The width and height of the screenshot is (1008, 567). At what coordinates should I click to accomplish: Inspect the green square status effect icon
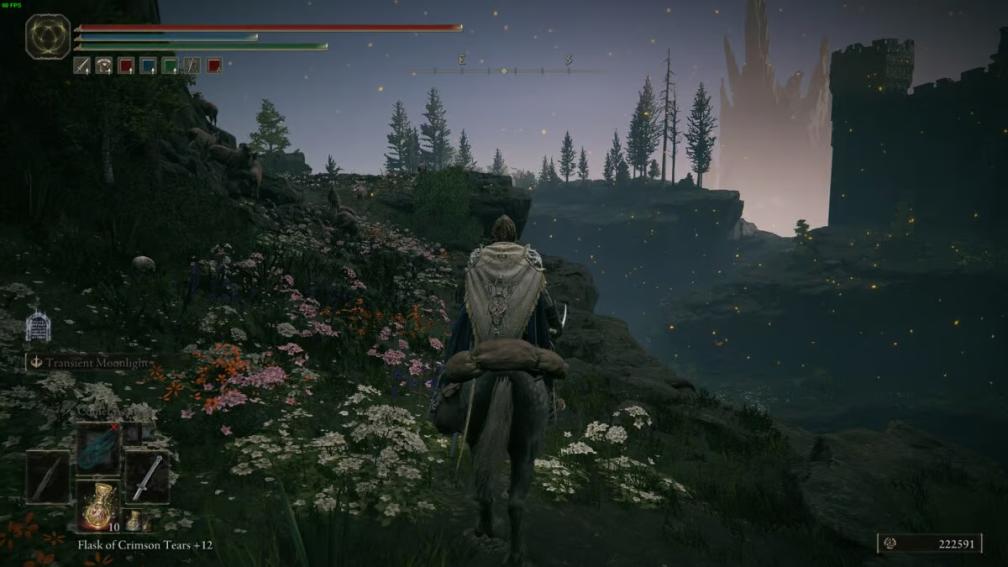click(170, 66)
